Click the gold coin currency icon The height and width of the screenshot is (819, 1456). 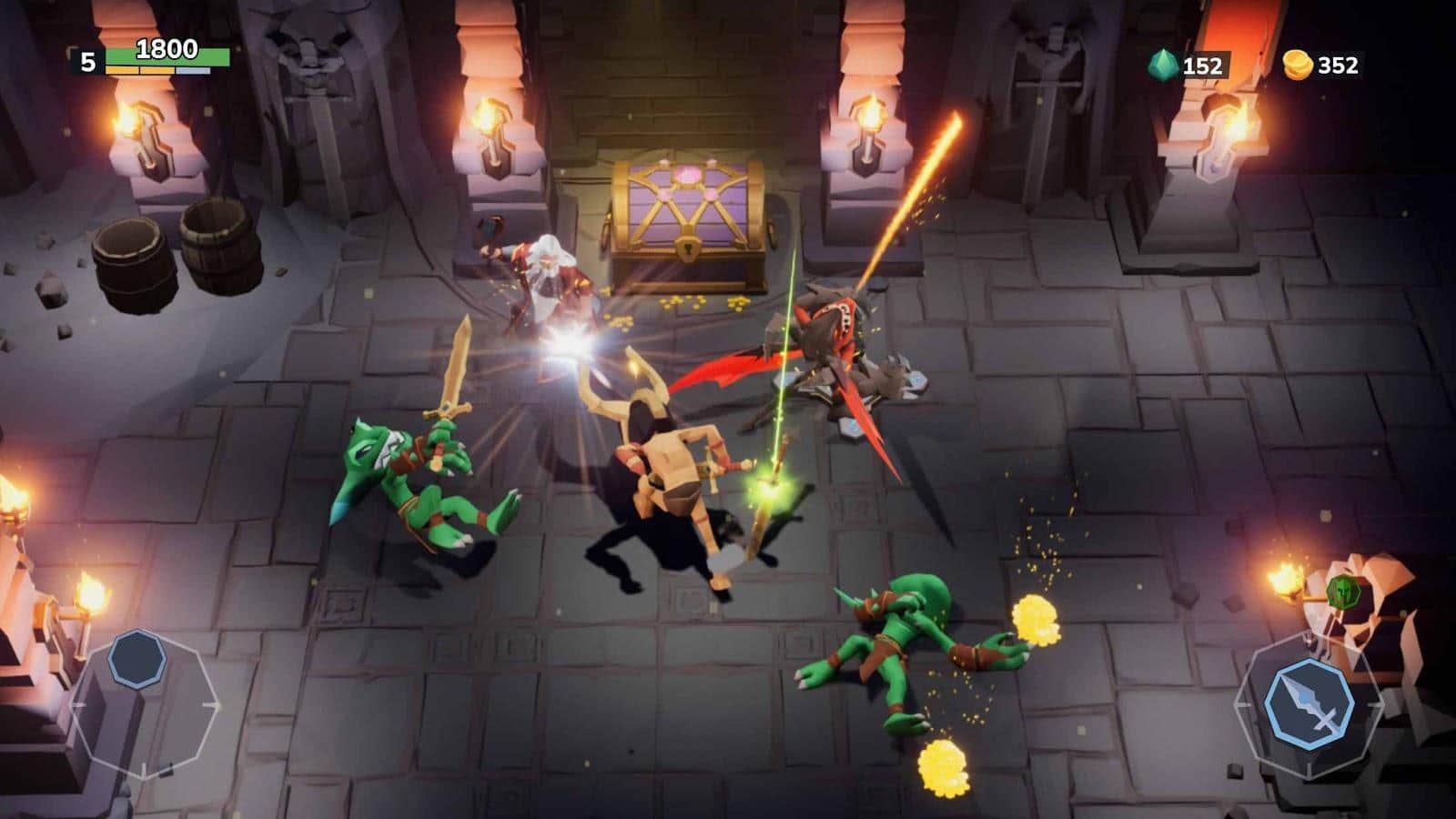[1297, 64]
